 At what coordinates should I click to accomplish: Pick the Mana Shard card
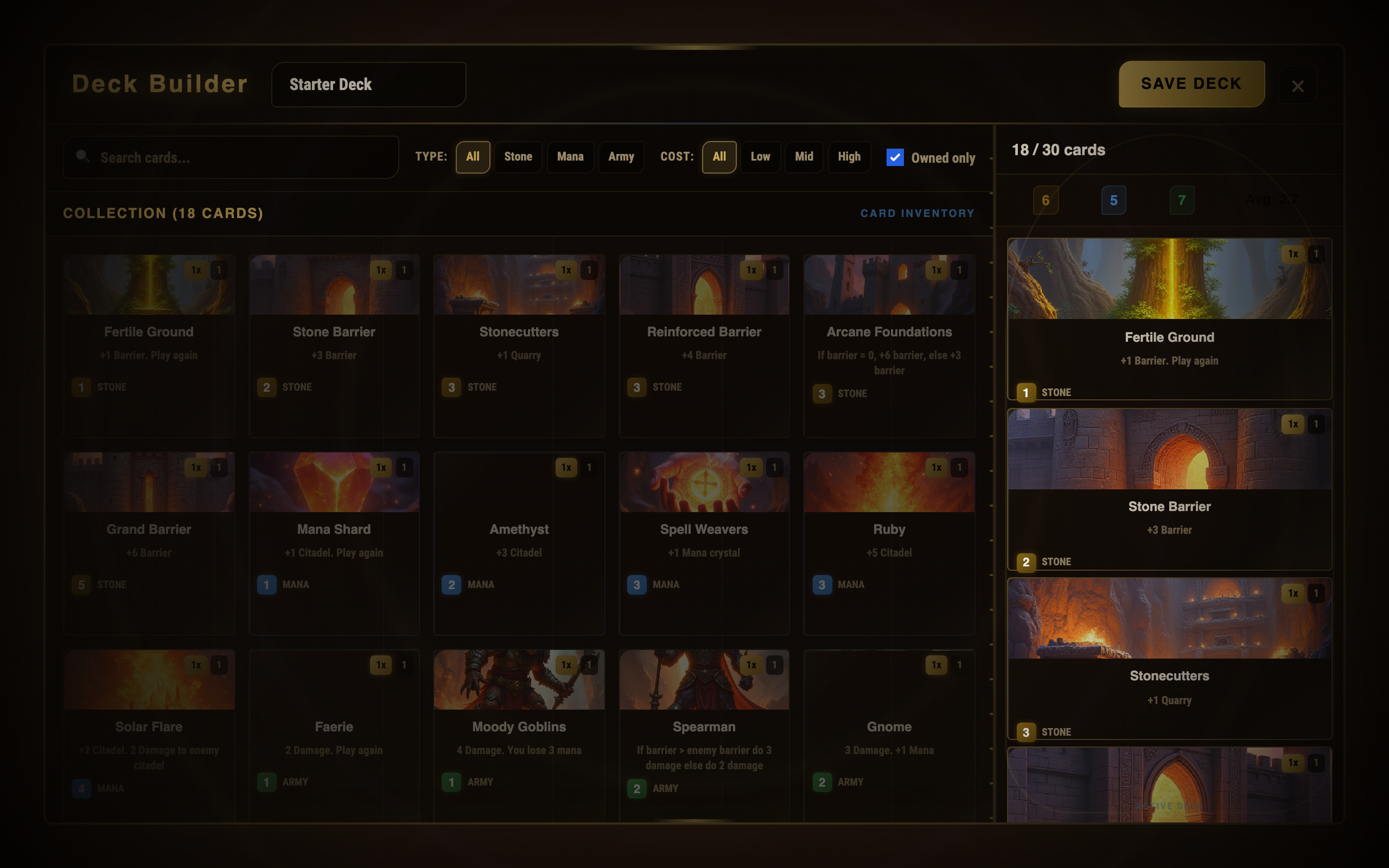[x=334, y=543]
